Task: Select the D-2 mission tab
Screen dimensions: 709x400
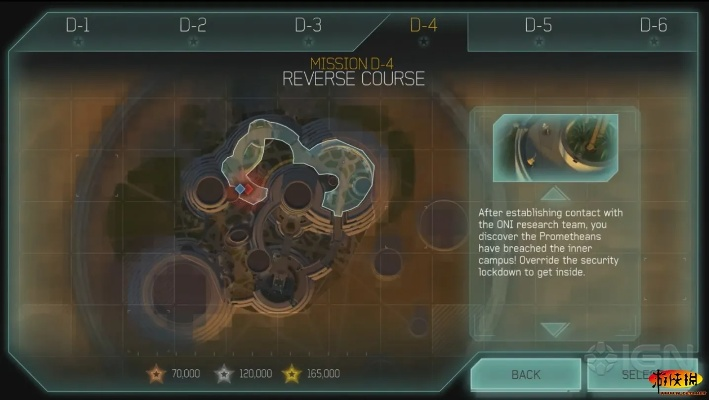Action: click(192, 26)
